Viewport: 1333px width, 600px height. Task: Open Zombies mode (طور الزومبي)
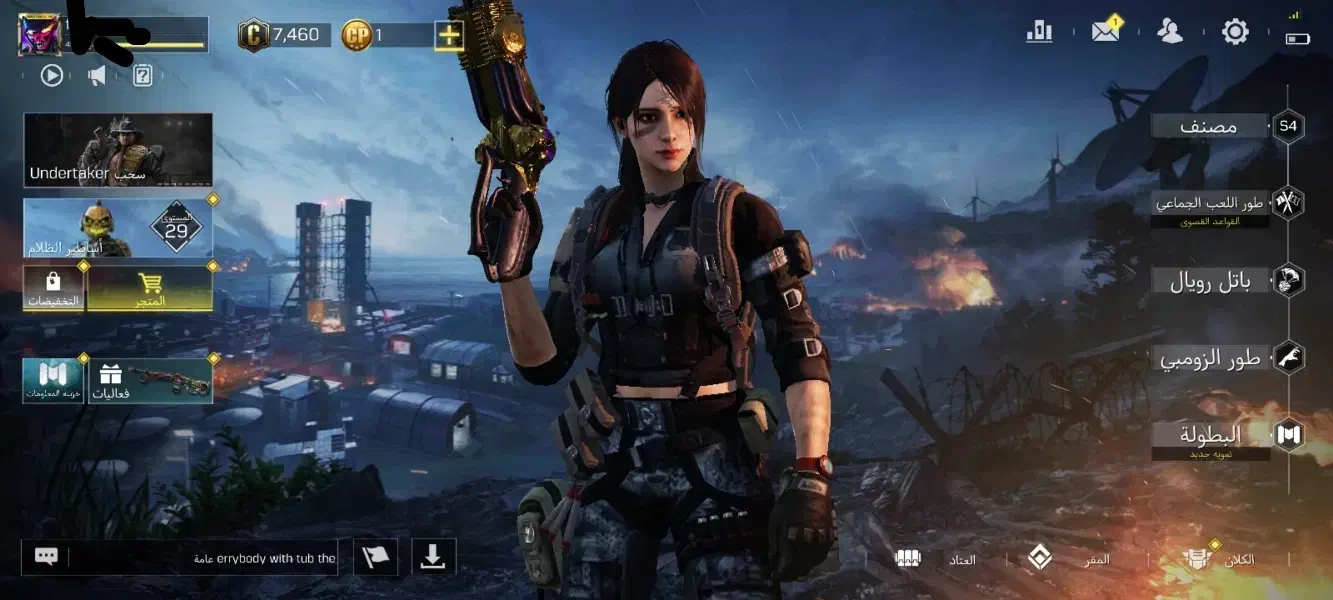pyautogui.click(x=1212, y=358)
